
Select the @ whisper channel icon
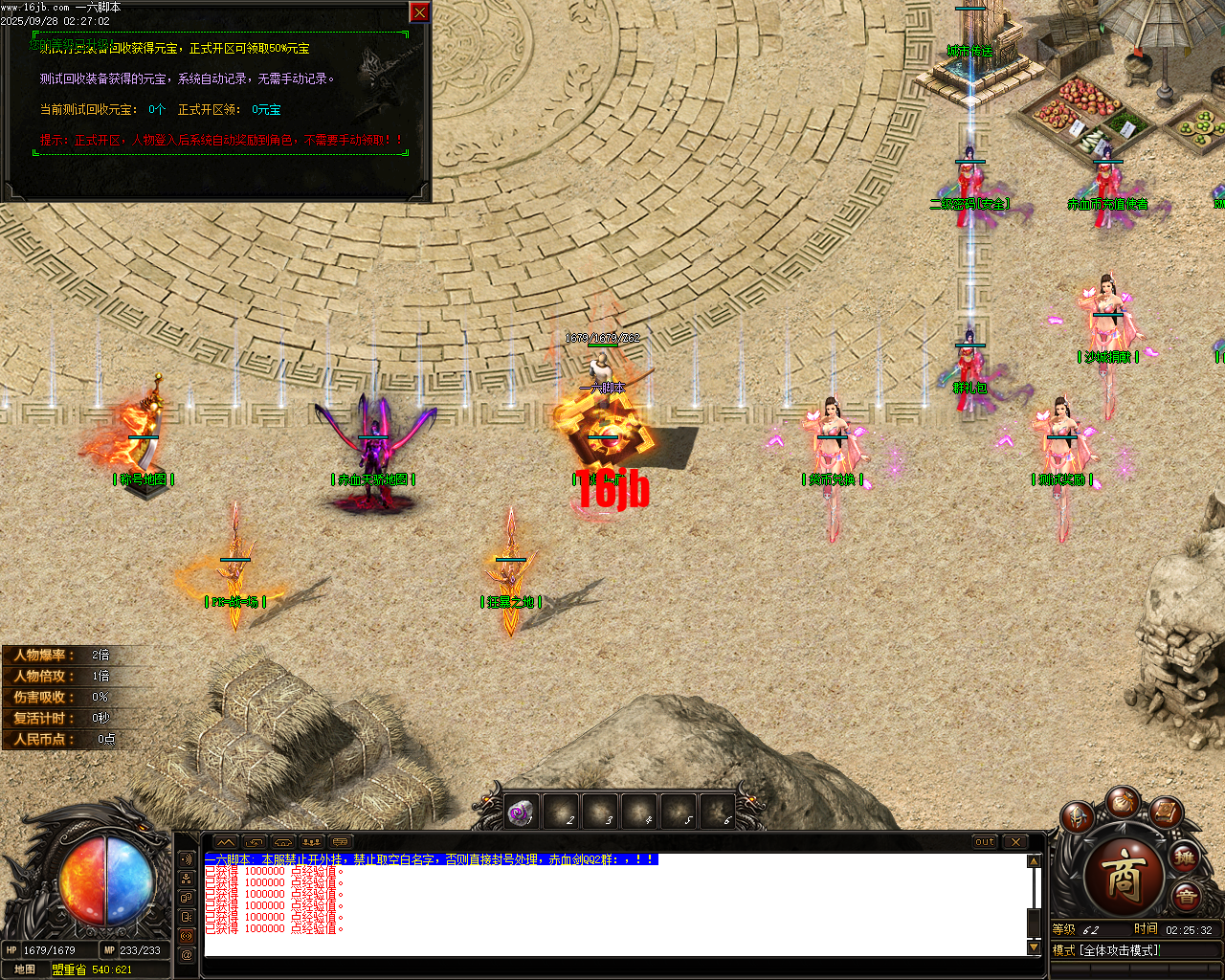(187, 954)
